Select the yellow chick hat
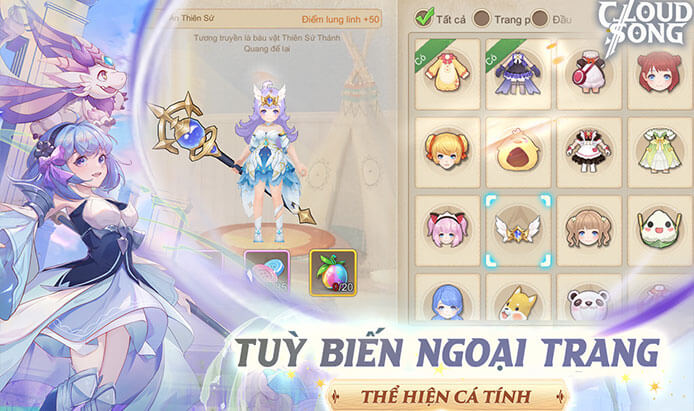 pyautogui.click(x=518, y=150)
